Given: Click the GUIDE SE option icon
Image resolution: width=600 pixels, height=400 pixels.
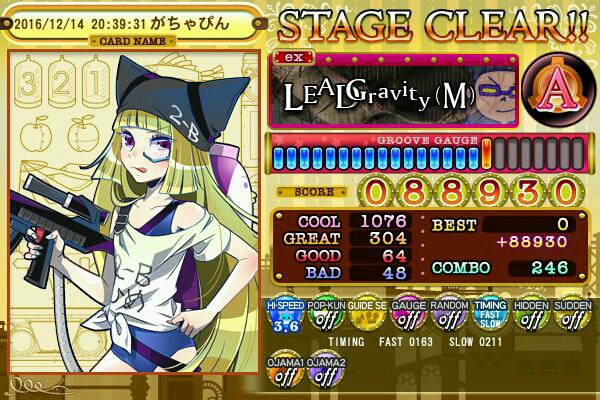Looking at the screenshot, I should point(366,317).
